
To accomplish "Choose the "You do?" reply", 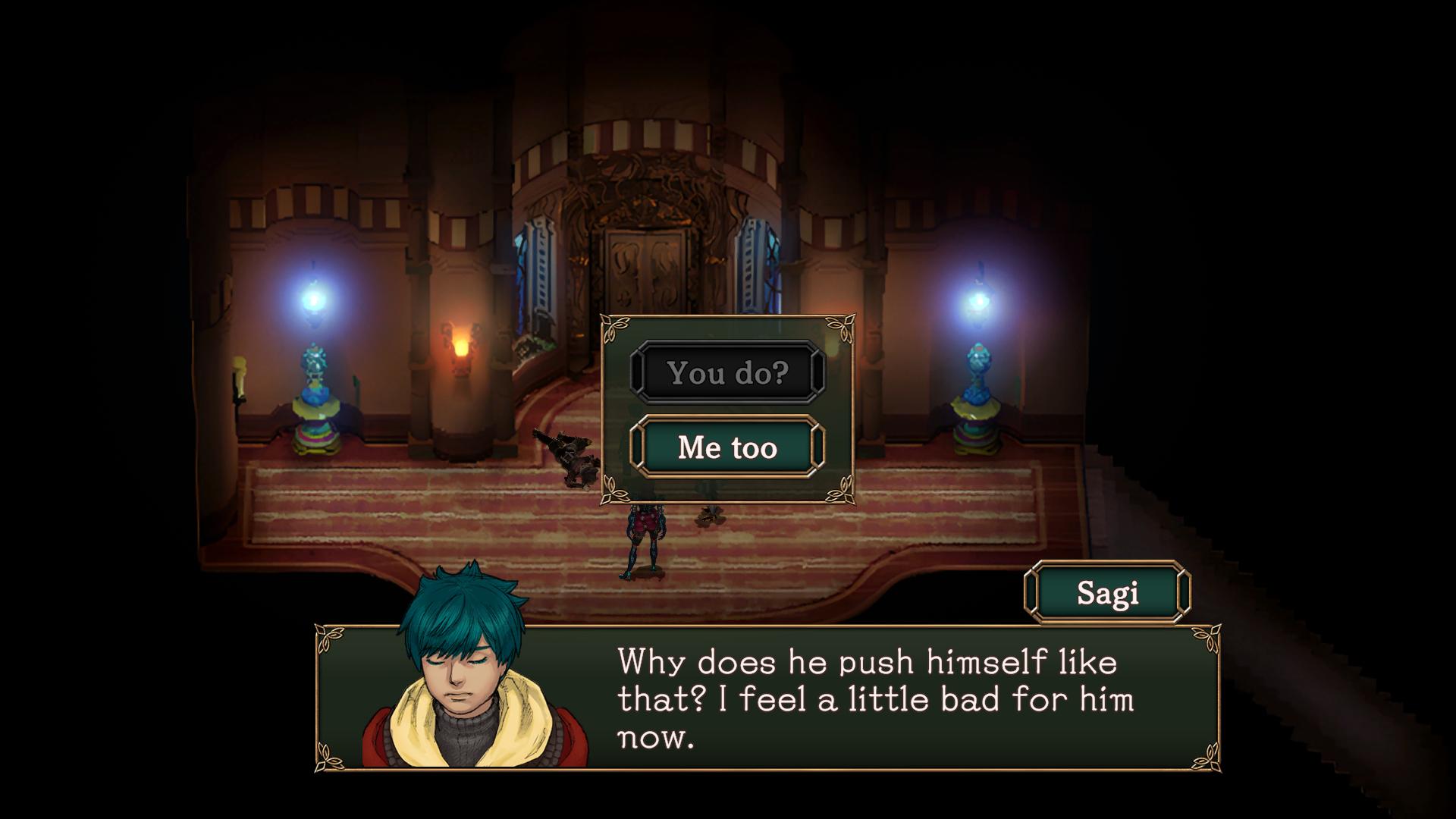I will coord(727,372).
